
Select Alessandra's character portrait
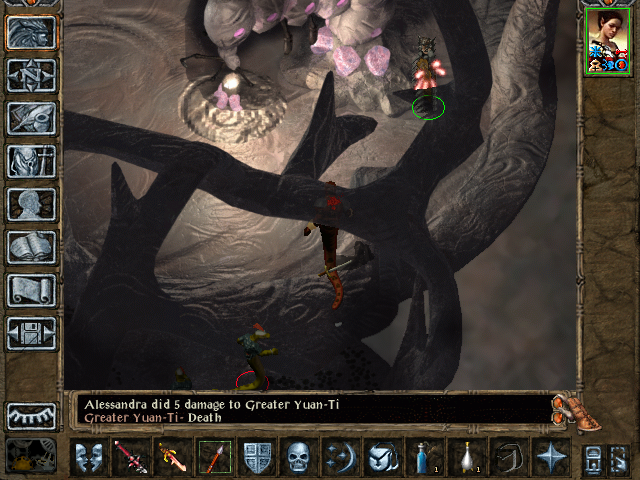(608, 40)
